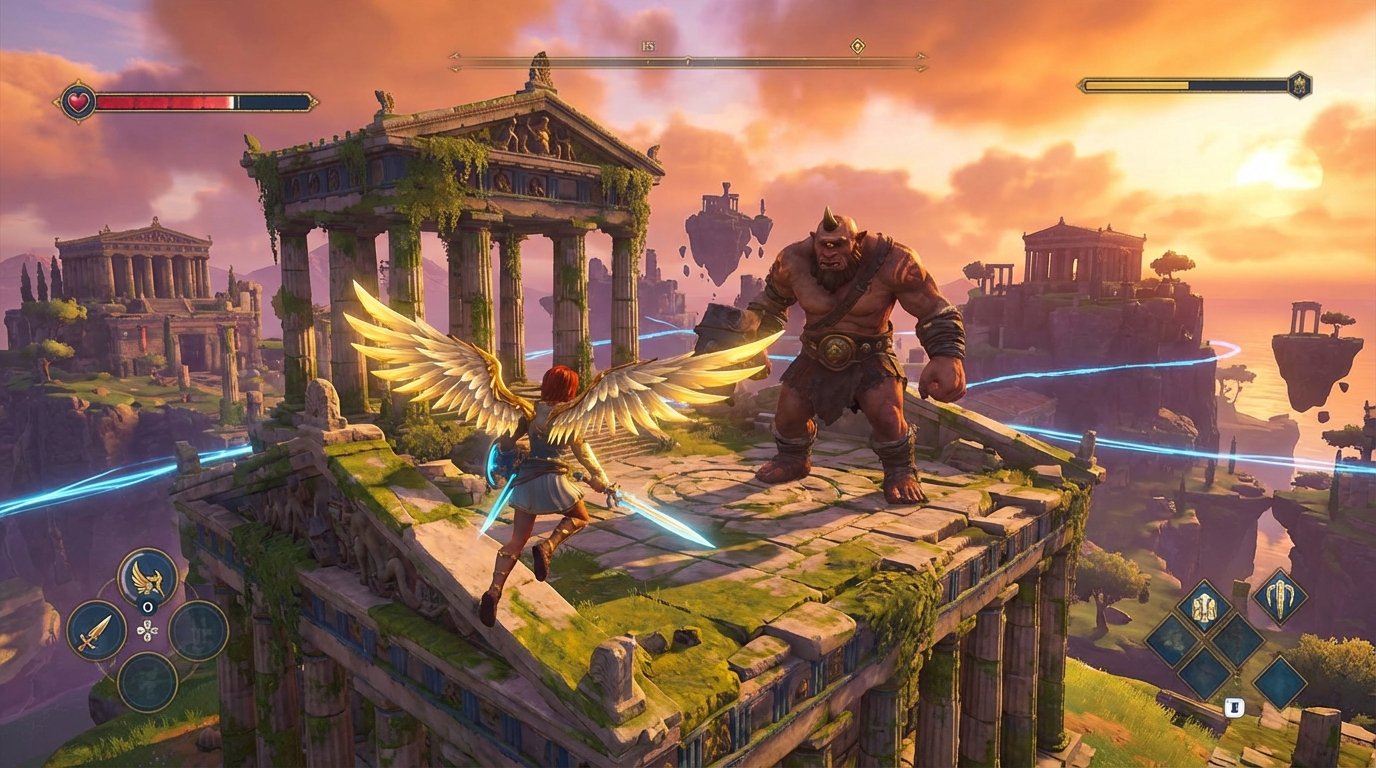The width and height of the screenshot is (1376, 768).
Task: Click the d-pad indicator inside the ability wheel
Action: pyautogui.click(x=148, y=630)
